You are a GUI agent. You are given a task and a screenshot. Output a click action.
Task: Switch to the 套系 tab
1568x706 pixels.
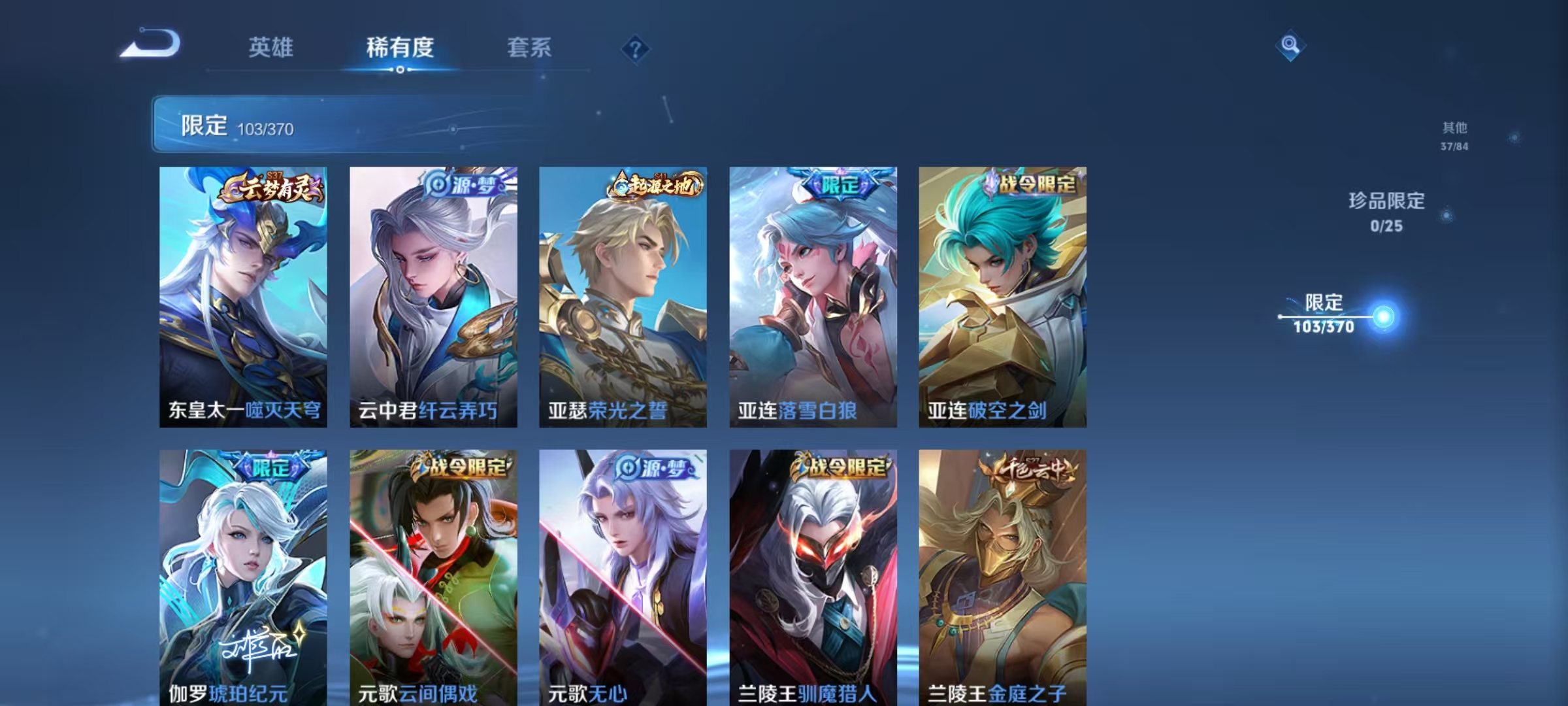pos(529,48)
